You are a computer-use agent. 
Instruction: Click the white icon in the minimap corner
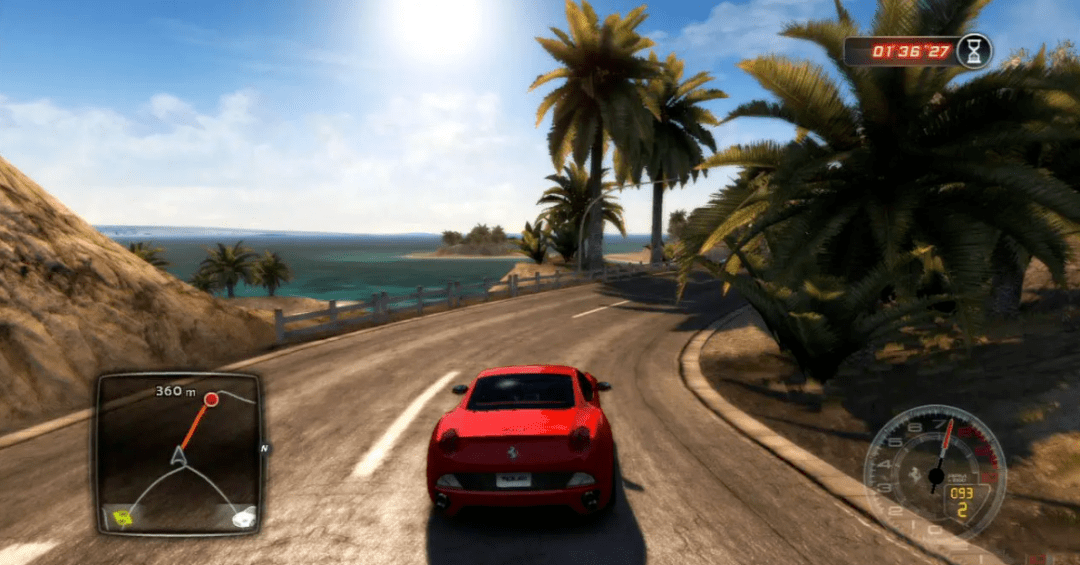(242, 517)
